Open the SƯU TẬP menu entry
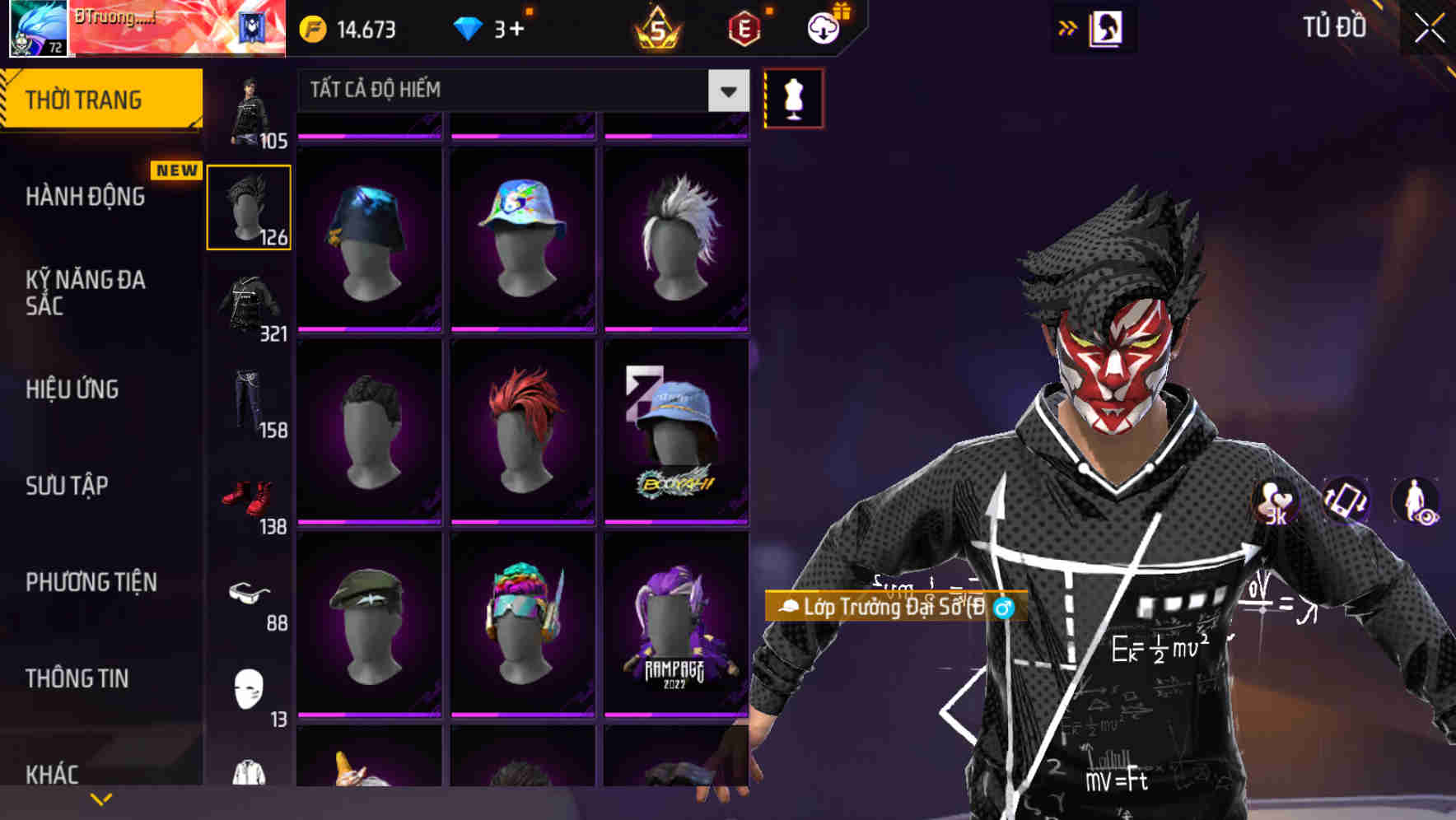Screen dimensions: 1456x820 (x=66, y=487)
